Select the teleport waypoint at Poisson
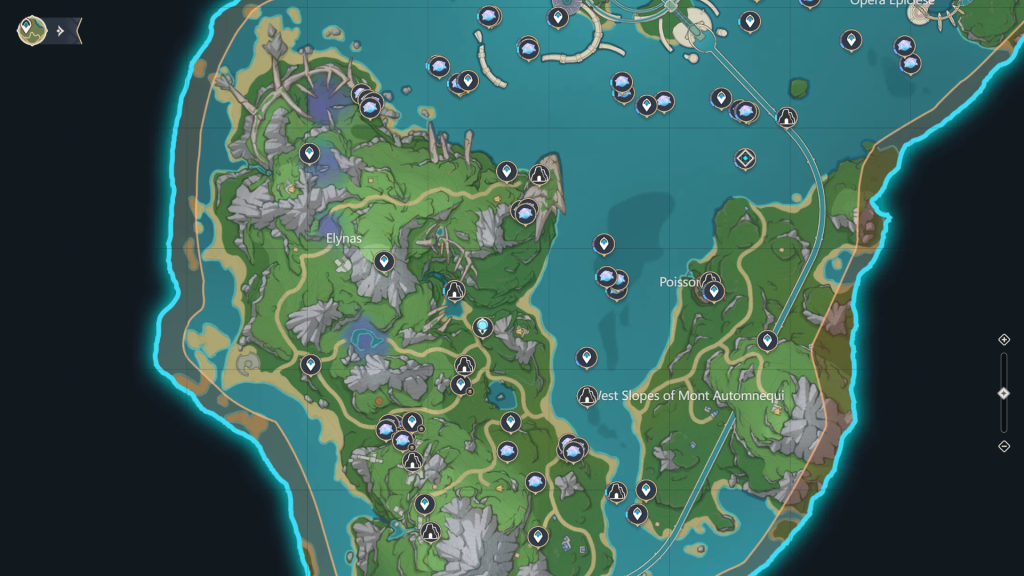The image size is (1024, 576). (x=714, y=291)
